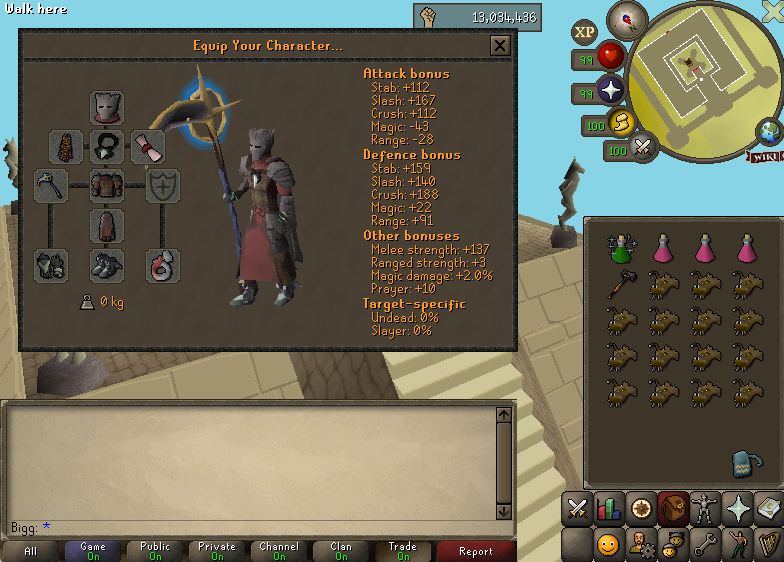Image resolution: width=784 pixels, height=562 pixels.
Task: Select the amulet equipment slot
Action: click(x=107, y=147)
